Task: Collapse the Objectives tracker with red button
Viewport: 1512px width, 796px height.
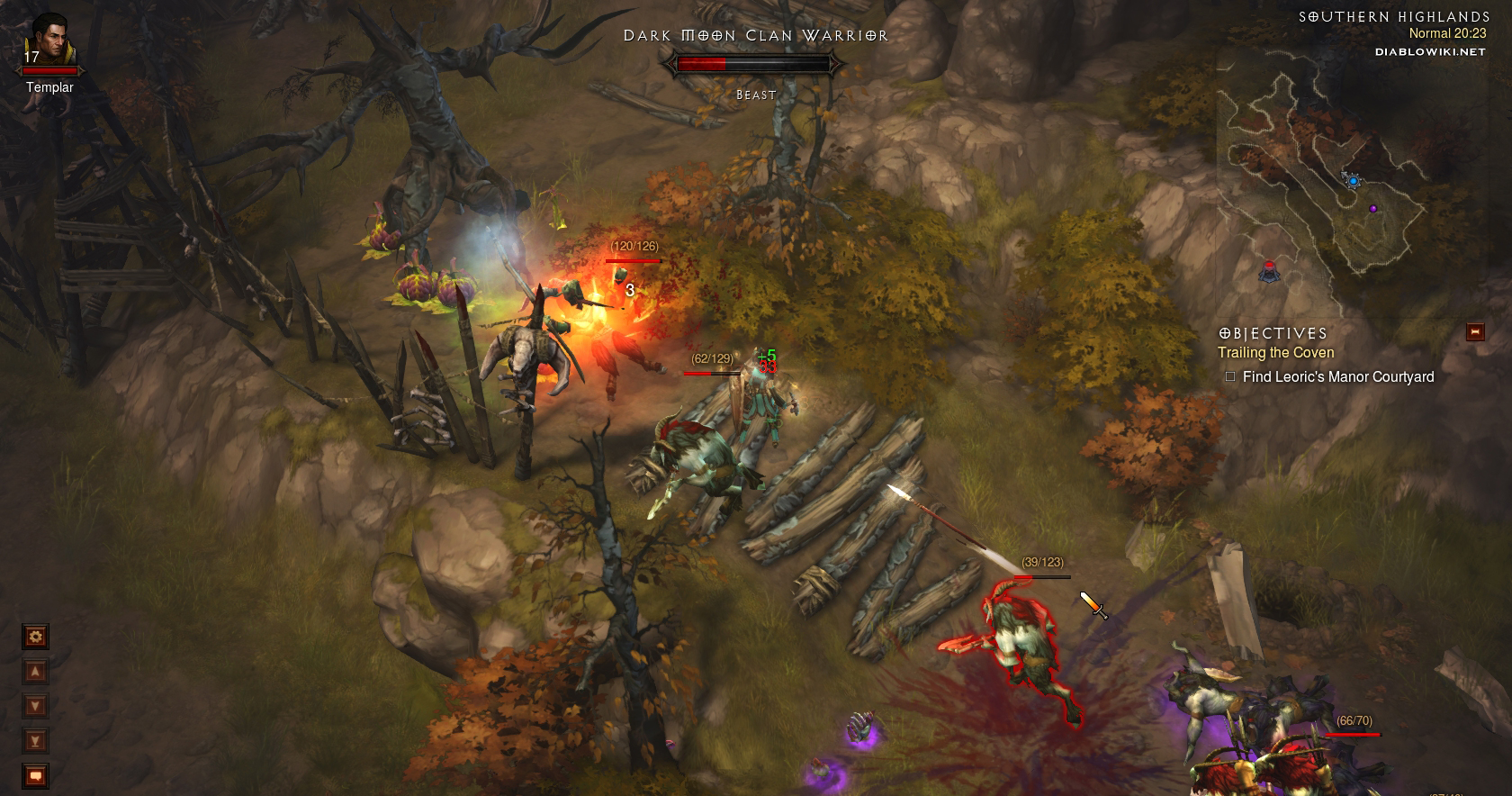Action: pos(1474,332)
